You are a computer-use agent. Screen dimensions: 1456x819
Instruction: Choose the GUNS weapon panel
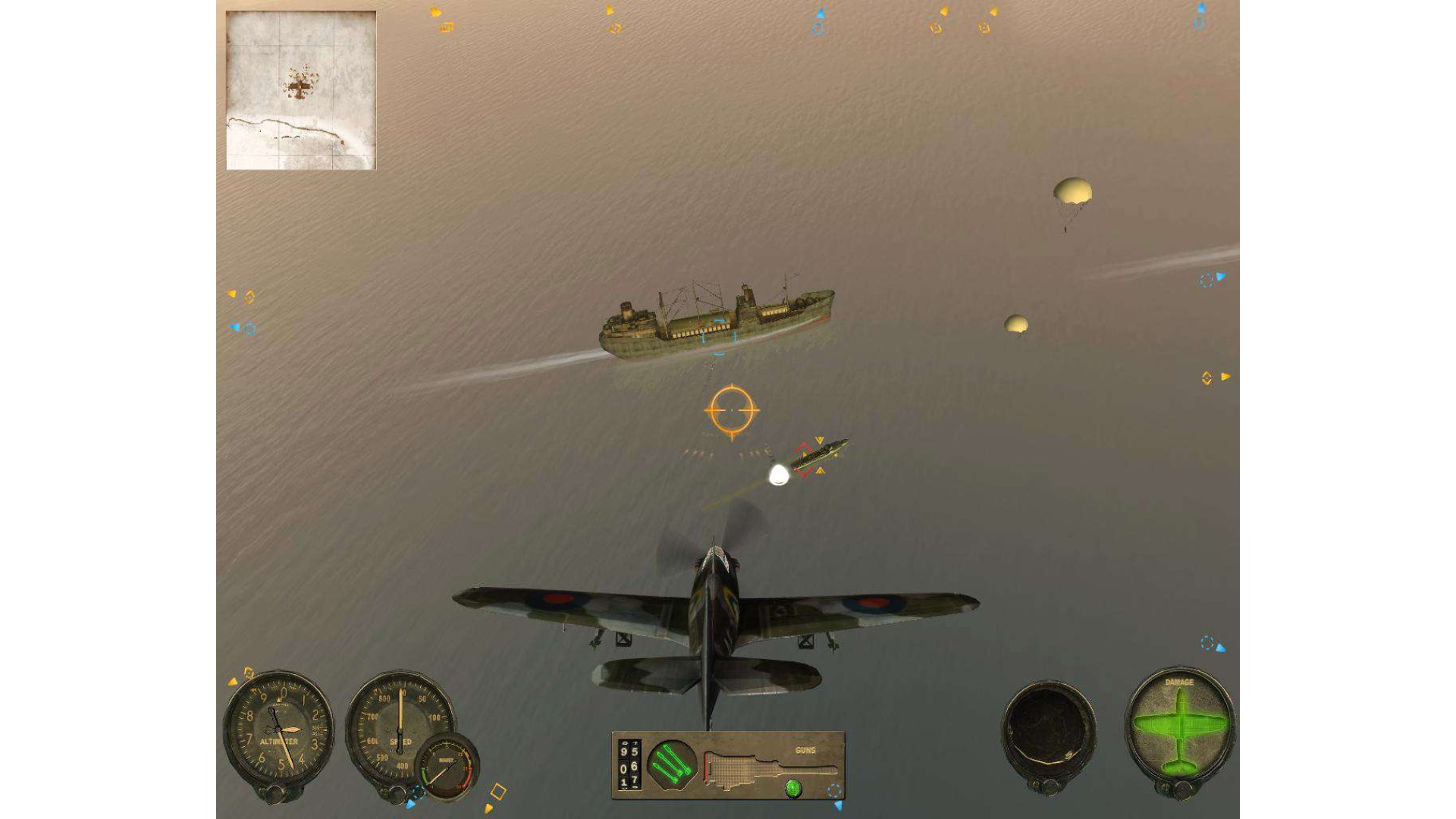[x=772, y=766]
